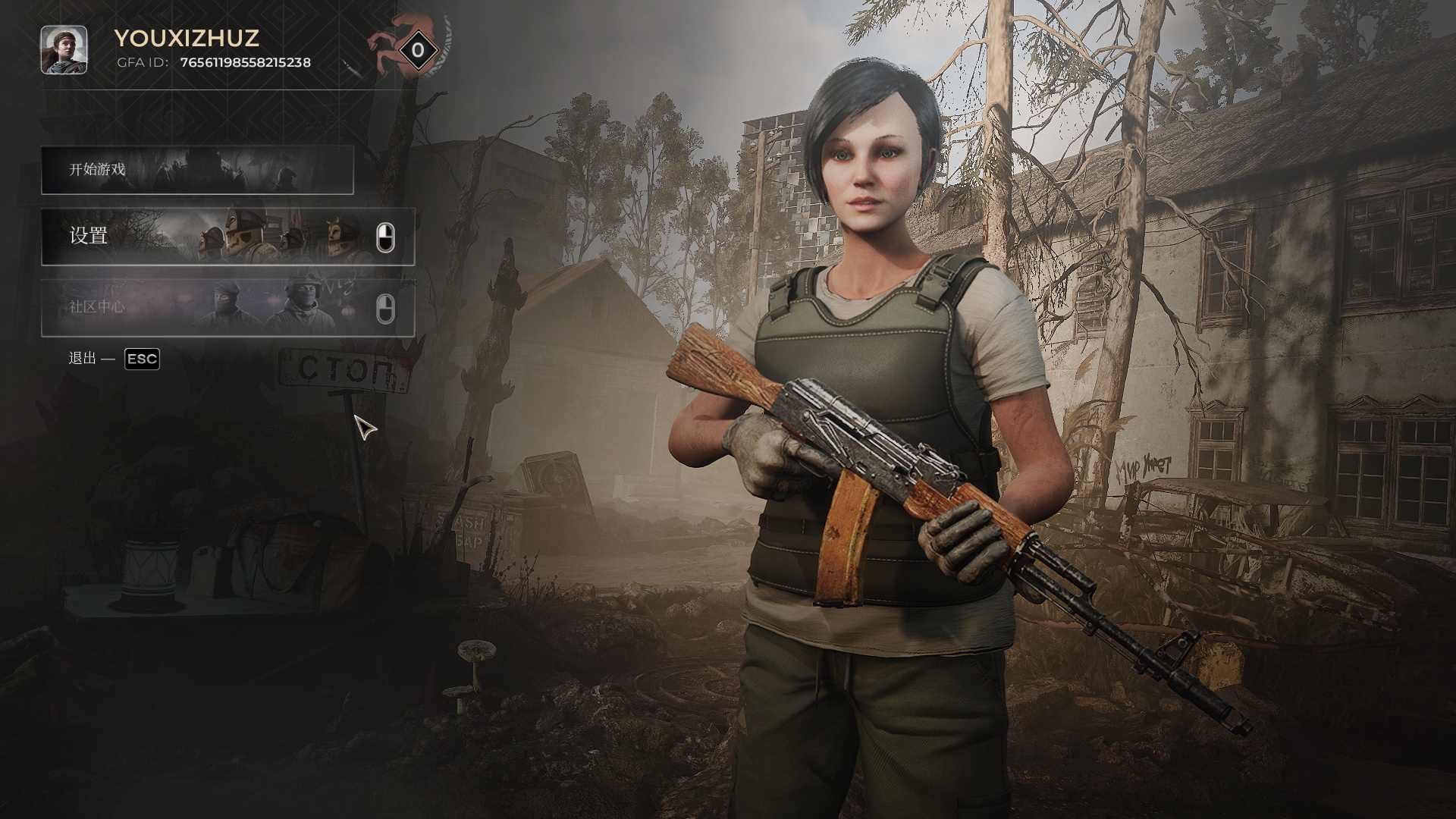Open the 社区中心 community center
This screenshot has height=819, width=1456.
(x=227, y=308)
